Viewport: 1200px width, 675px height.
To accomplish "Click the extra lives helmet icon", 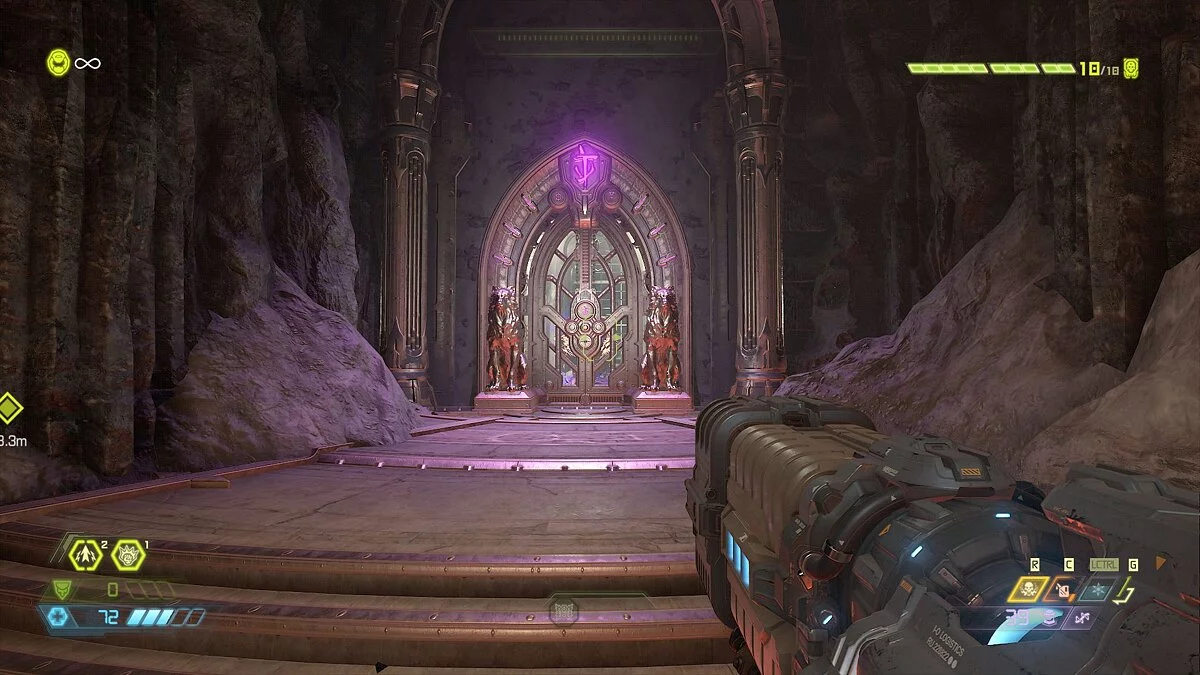I will click(58, 63).
